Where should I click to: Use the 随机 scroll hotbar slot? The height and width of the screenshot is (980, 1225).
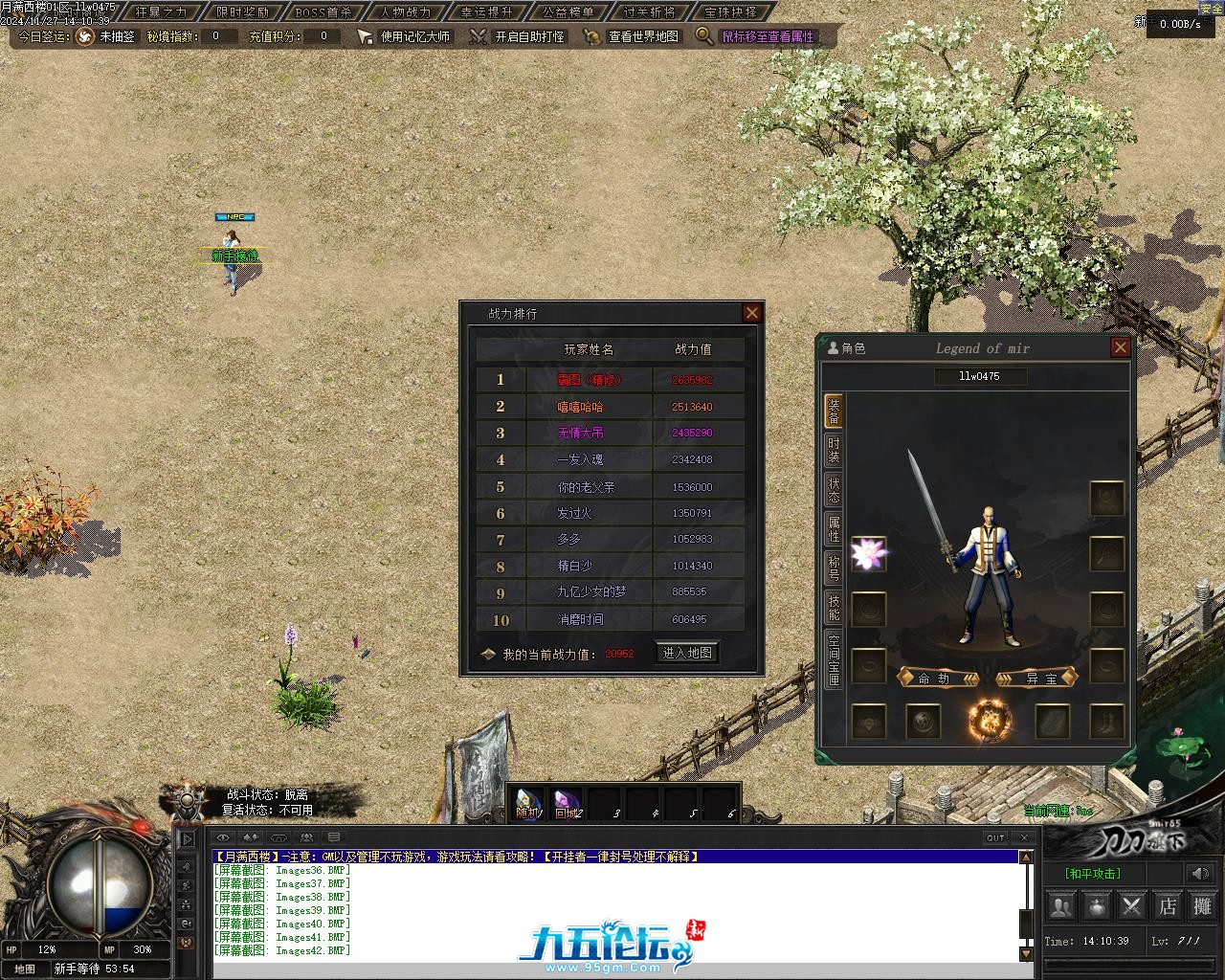point(528,804)
